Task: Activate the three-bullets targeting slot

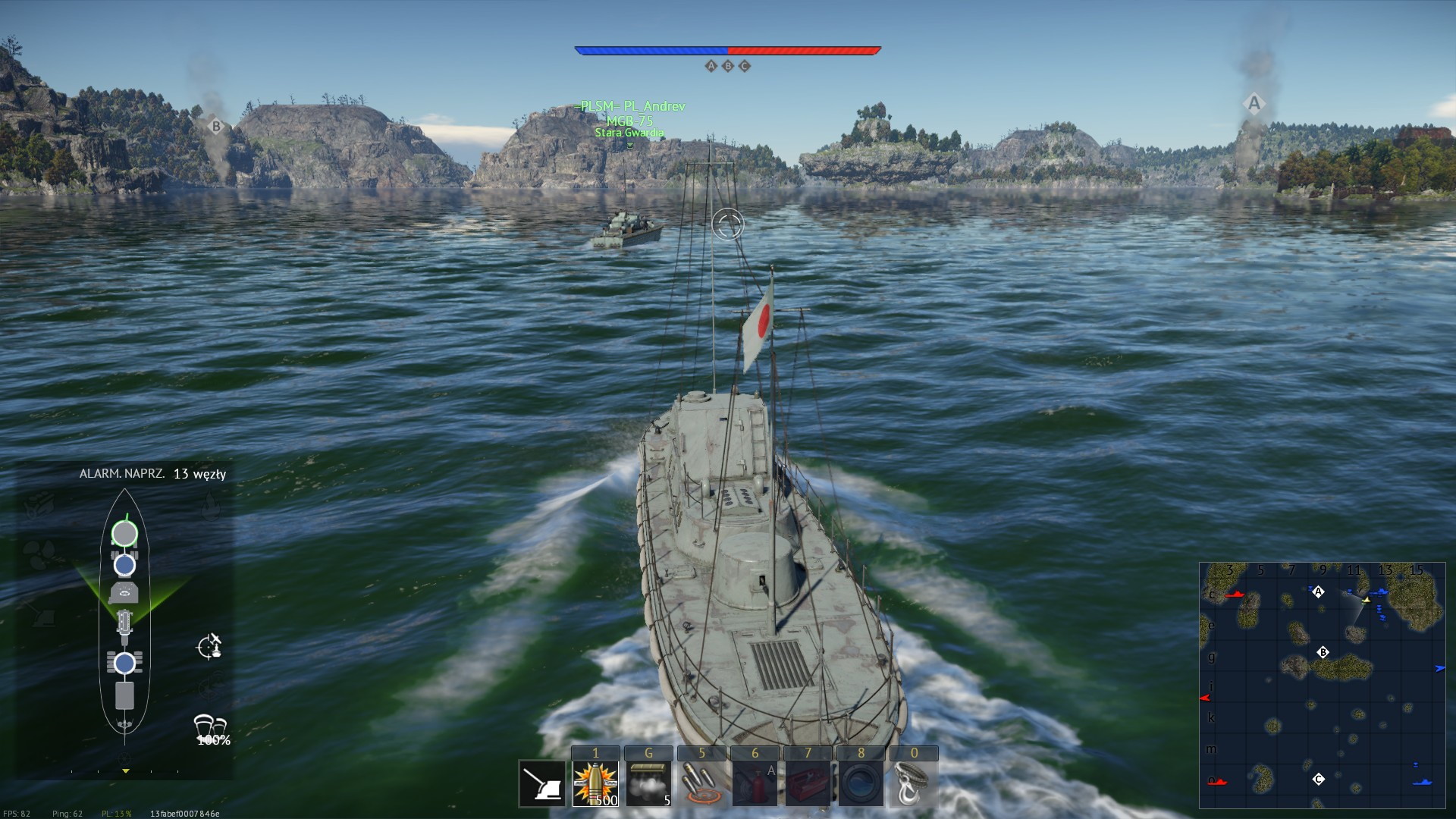Action: [701, 784]
